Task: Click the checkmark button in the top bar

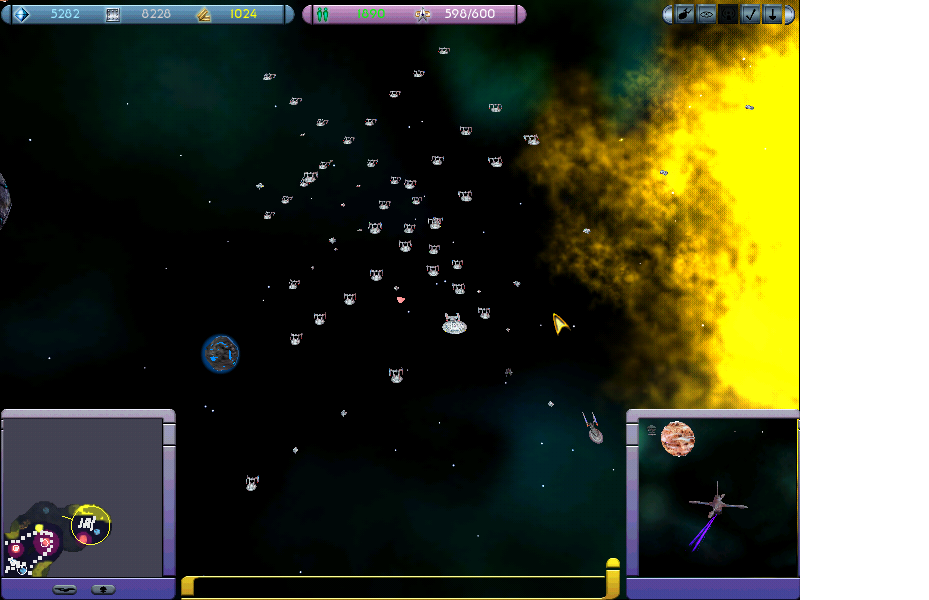Action: [751, 14]
